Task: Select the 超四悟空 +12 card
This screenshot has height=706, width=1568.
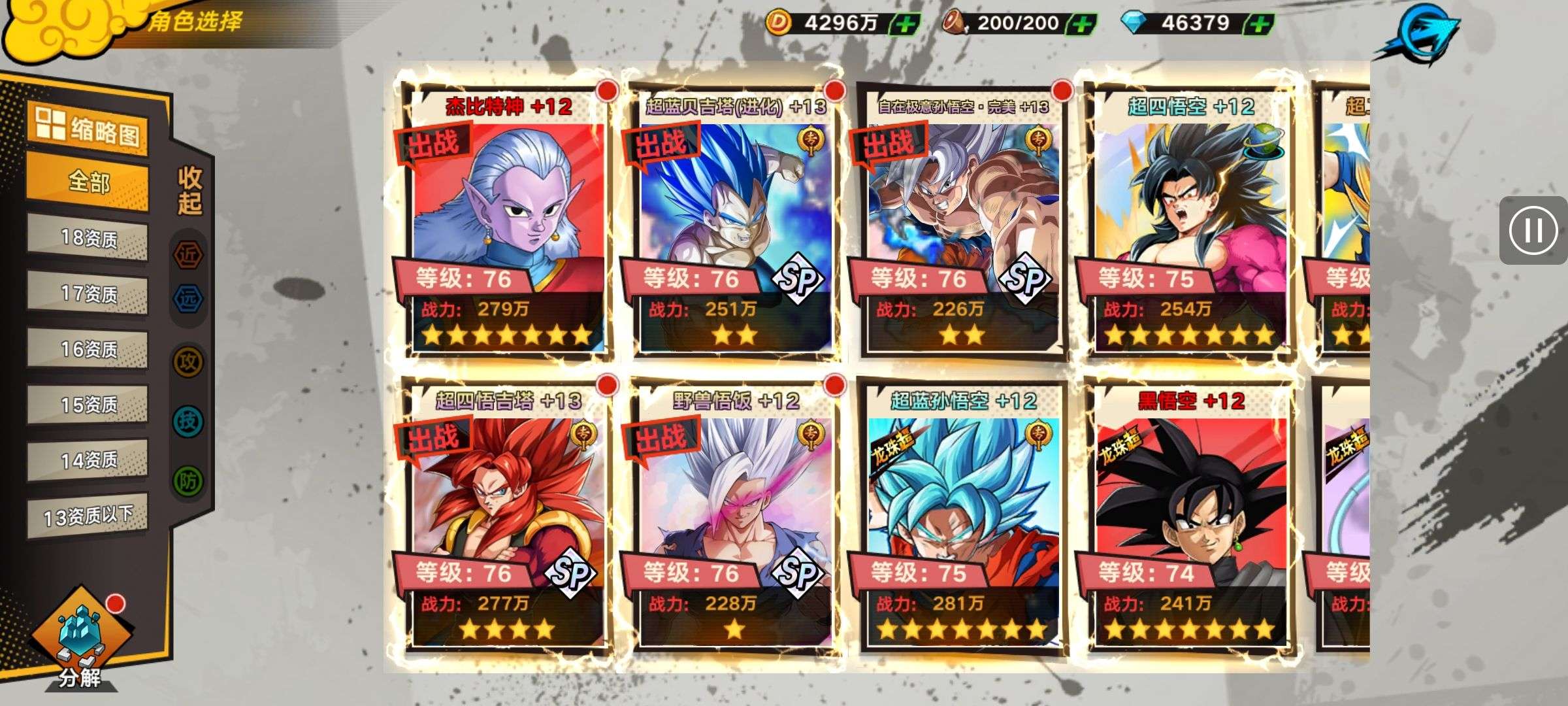Action: point(1190,222)
